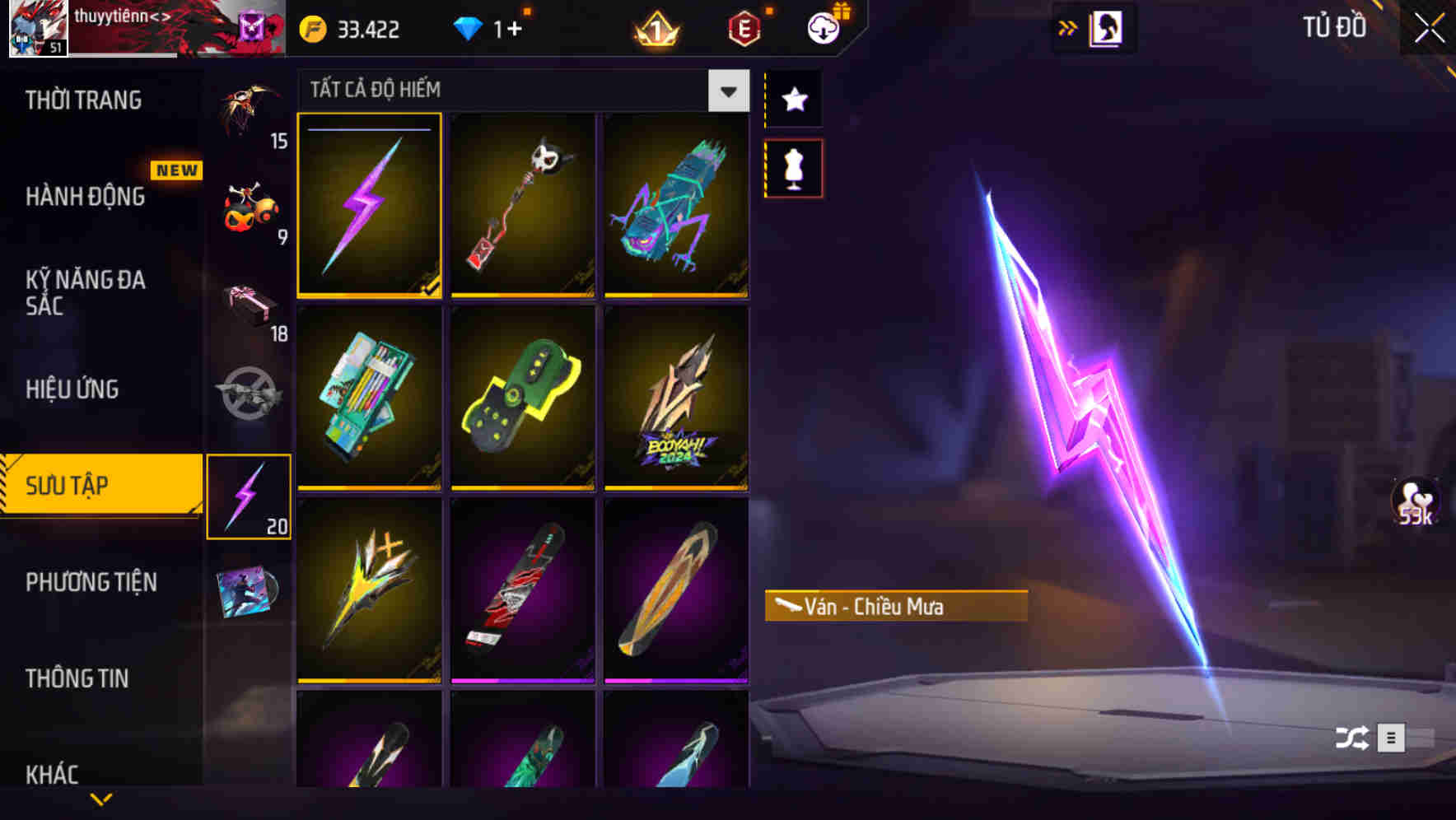Expand the sidebar with the bottom chevron
The image size is (1456, 820).
click(x=101, y=798)
